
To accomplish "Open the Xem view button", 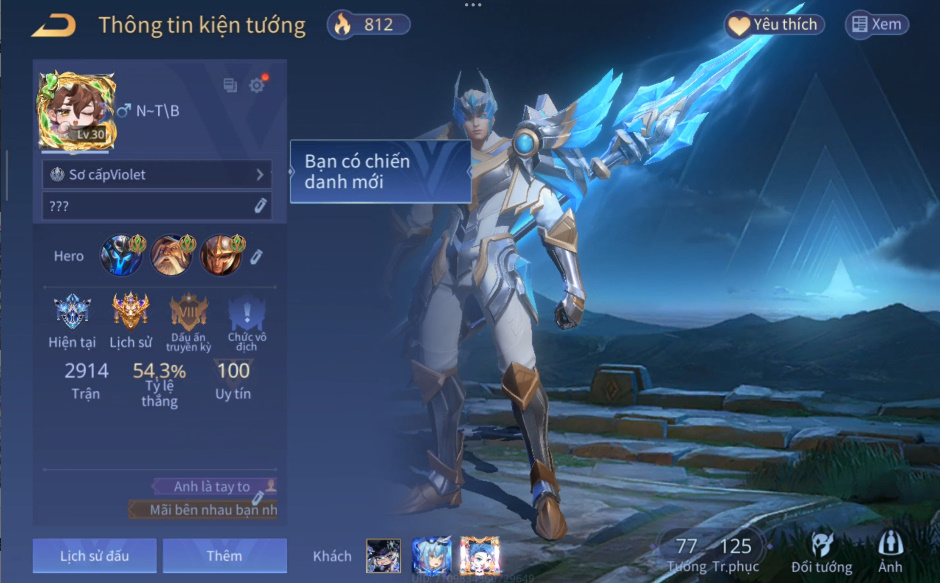I will coord(877,25).
